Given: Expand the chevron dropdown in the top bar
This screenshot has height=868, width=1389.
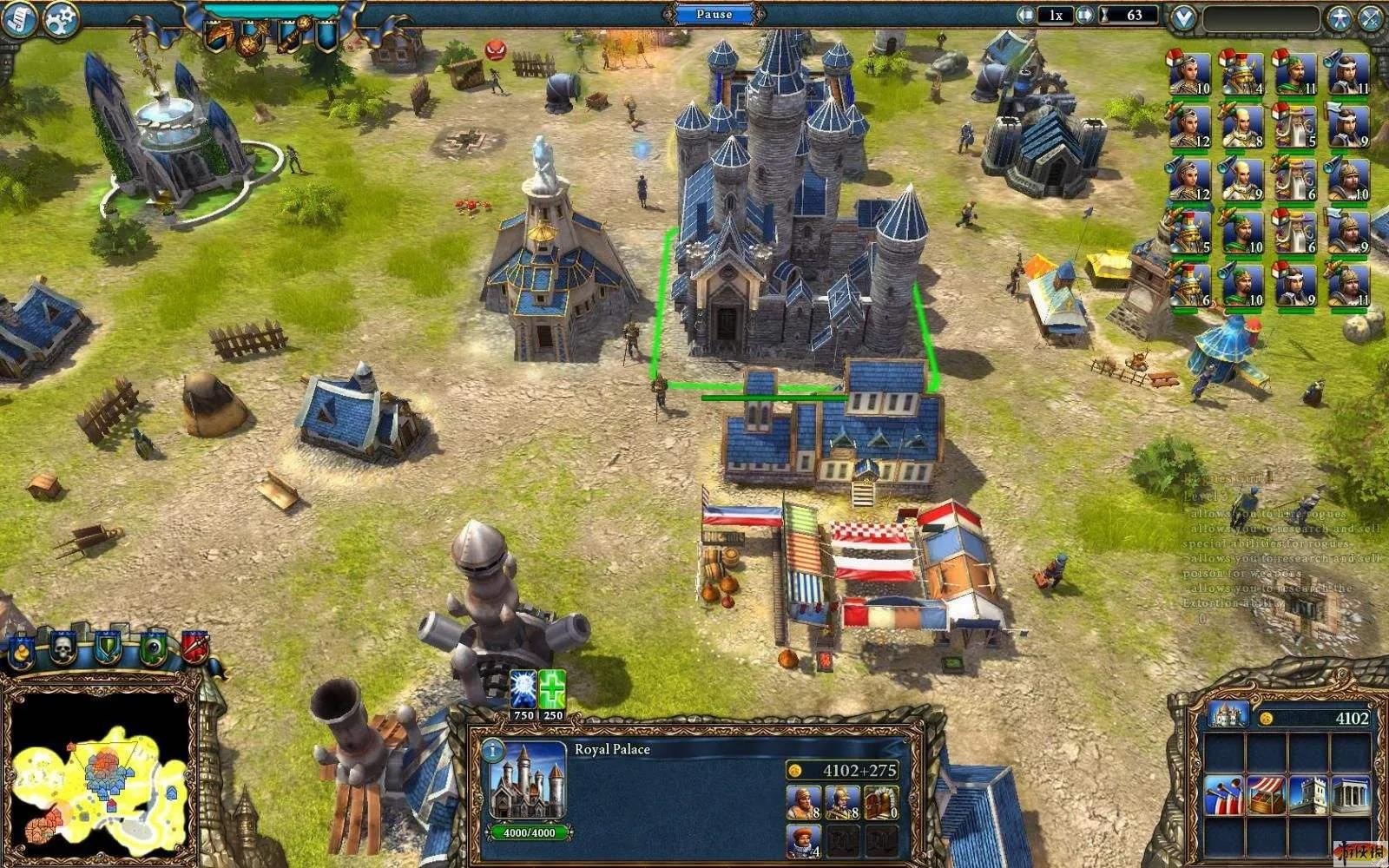Looking at the screenshot, I should 1182,17.
